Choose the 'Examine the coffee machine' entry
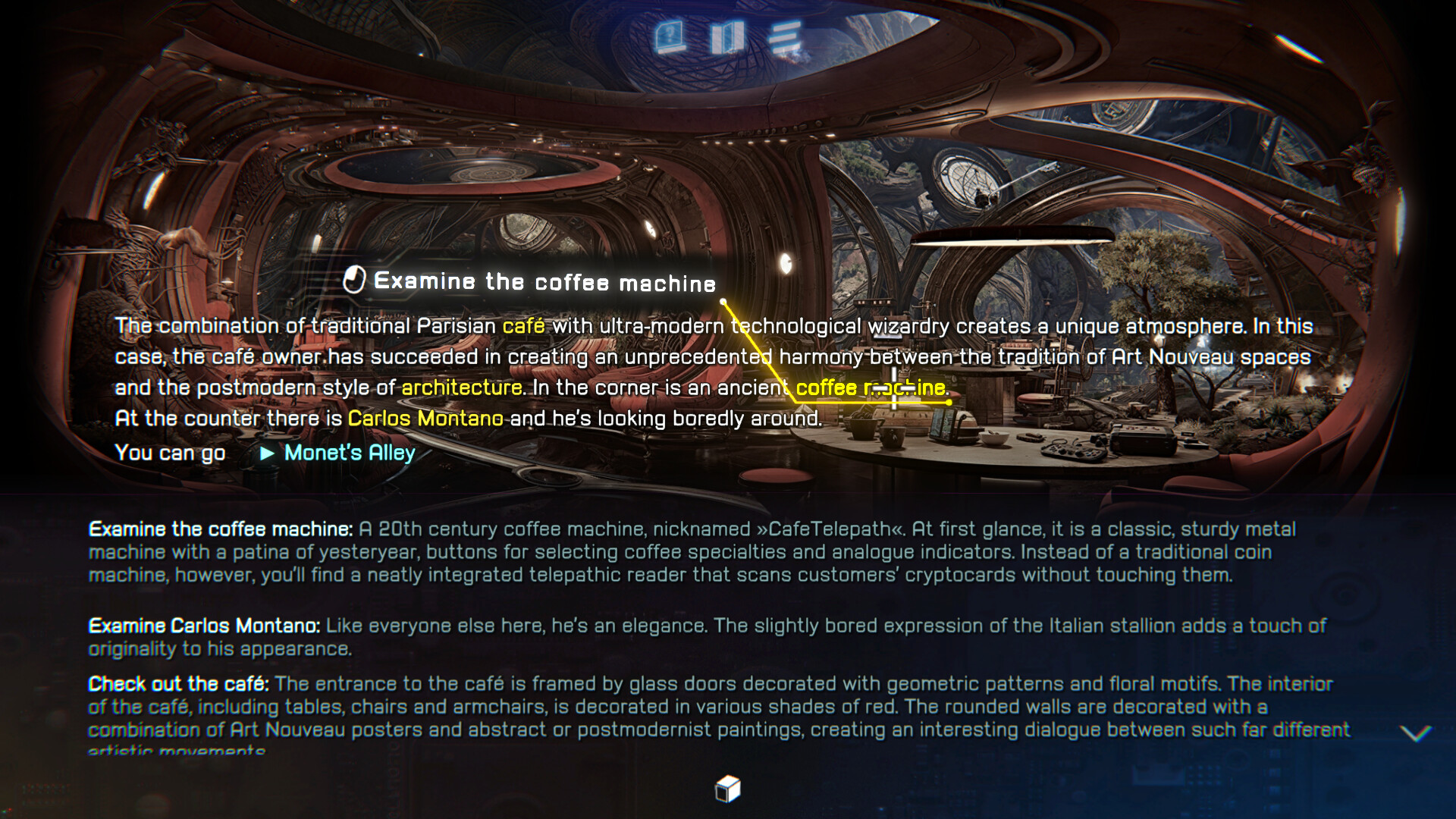 (219, 529)
